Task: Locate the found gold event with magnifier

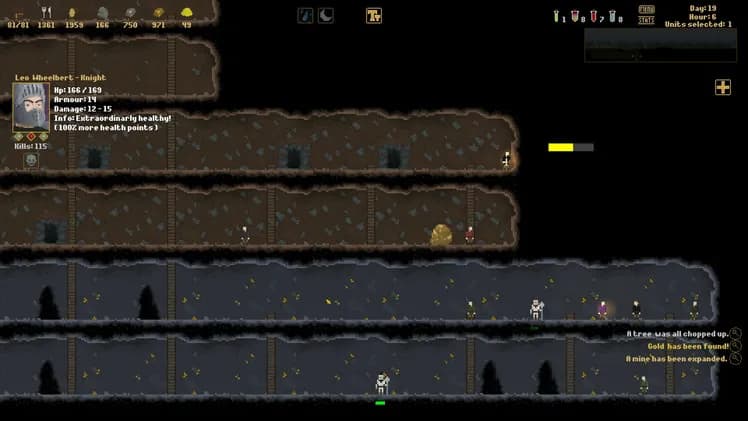Action: (736, 346)
